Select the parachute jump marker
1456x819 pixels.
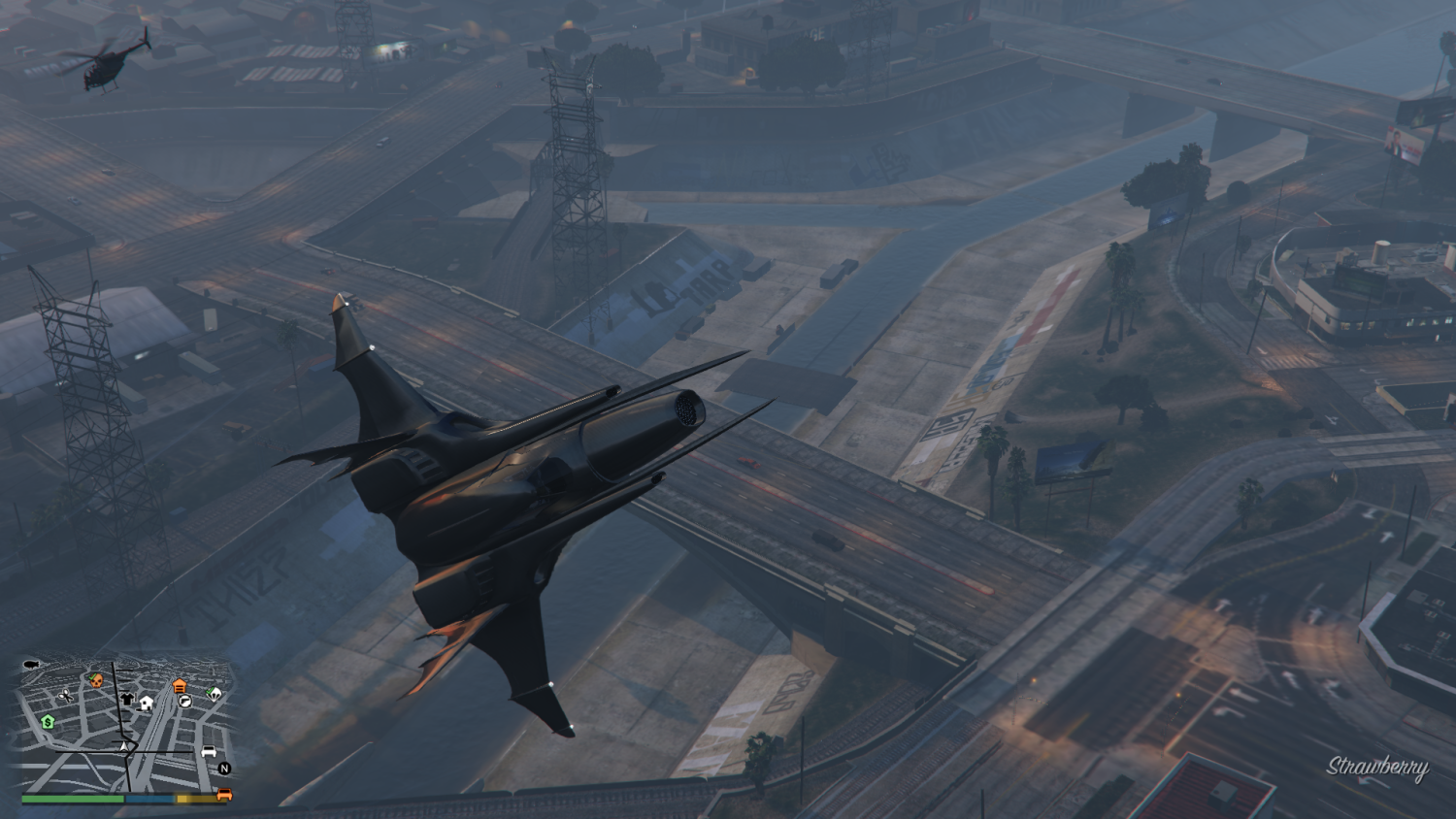click(x=214, y=693)
